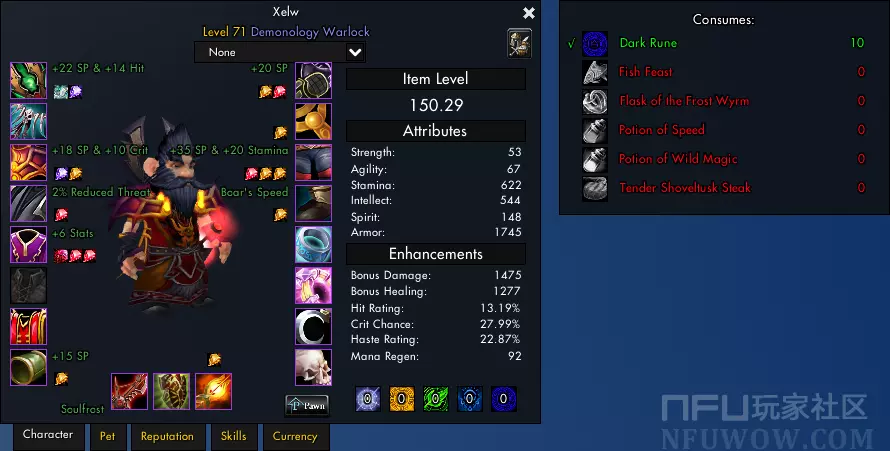Select the fiery wand ranged slot
This screenshot has height=451, width=890.
coord(213,392)
